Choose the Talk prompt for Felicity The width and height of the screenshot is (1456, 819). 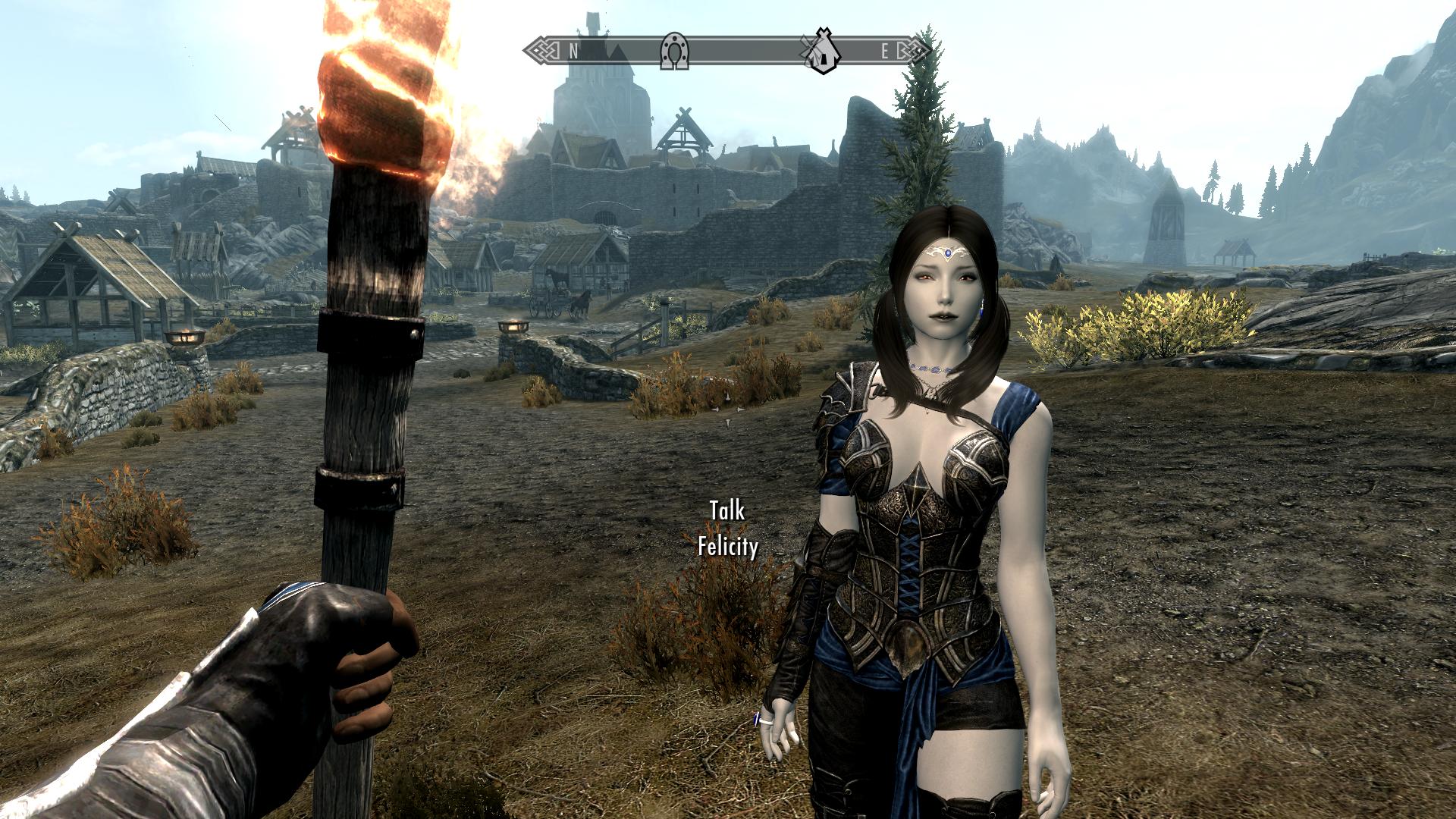[x=727, y=511]
